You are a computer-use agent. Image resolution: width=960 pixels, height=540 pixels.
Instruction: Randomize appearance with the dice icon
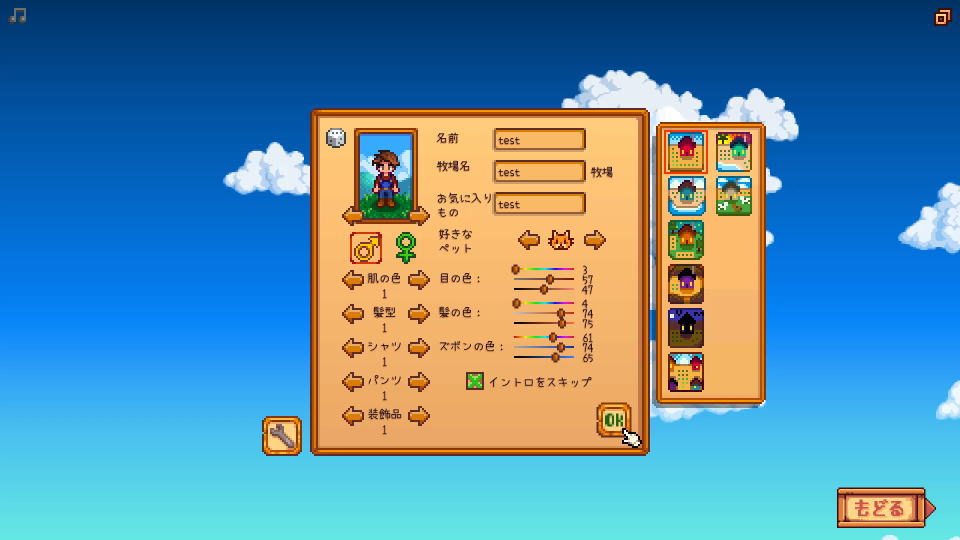click(x=336, y=138)
